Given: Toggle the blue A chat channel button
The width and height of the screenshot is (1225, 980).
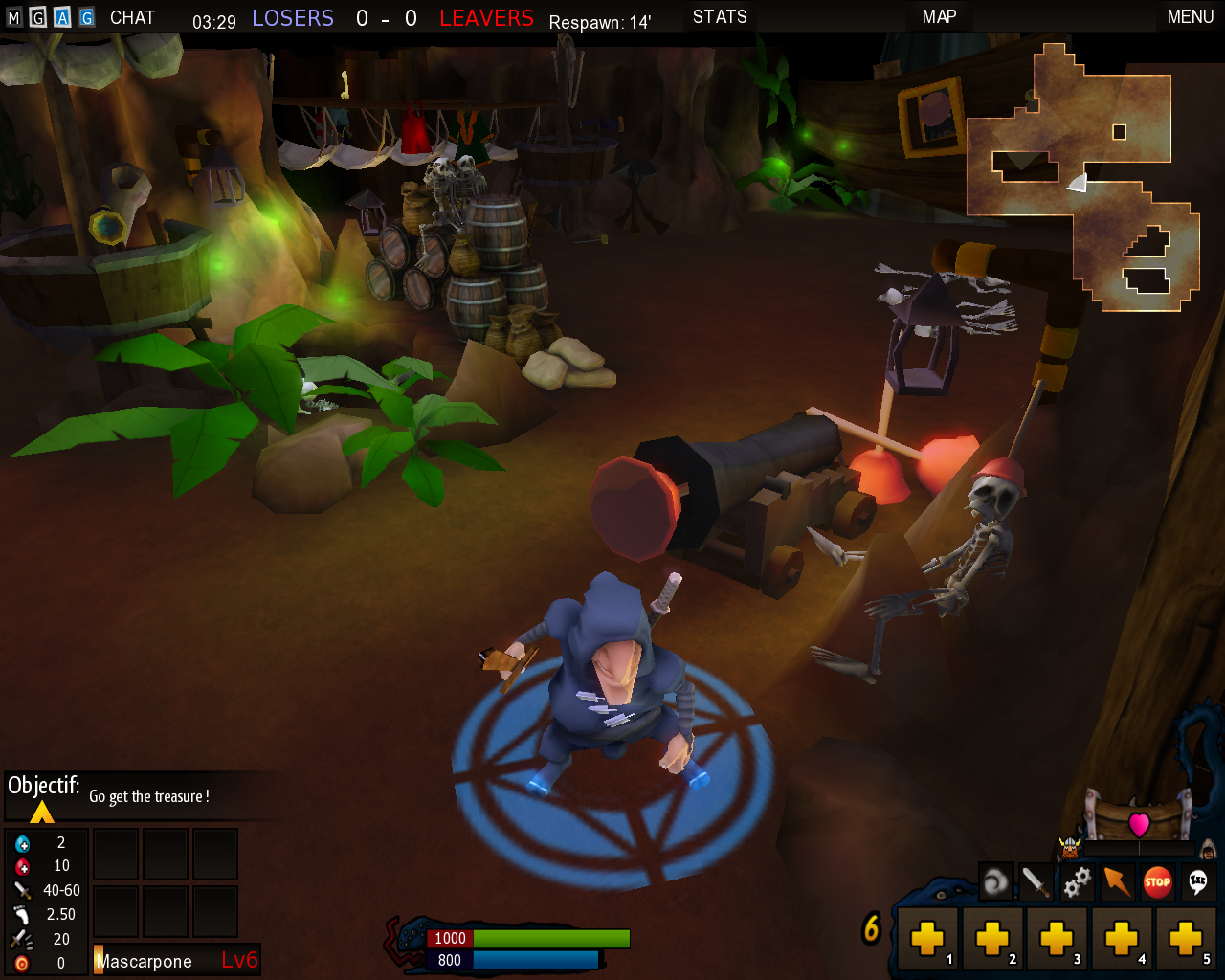Looking at the screenshot, I should (62, 17).
